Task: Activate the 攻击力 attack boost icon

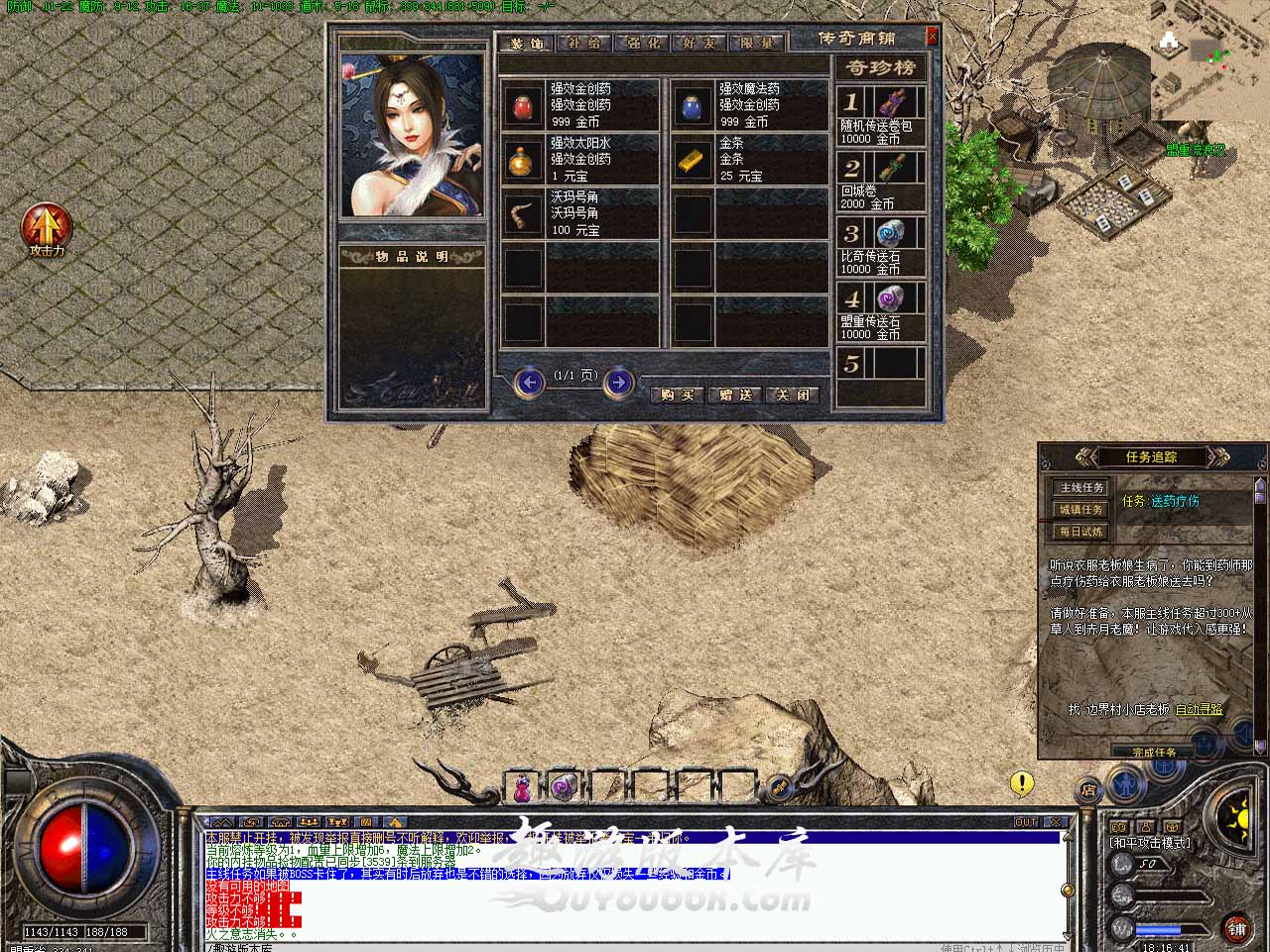Action: 46,227
